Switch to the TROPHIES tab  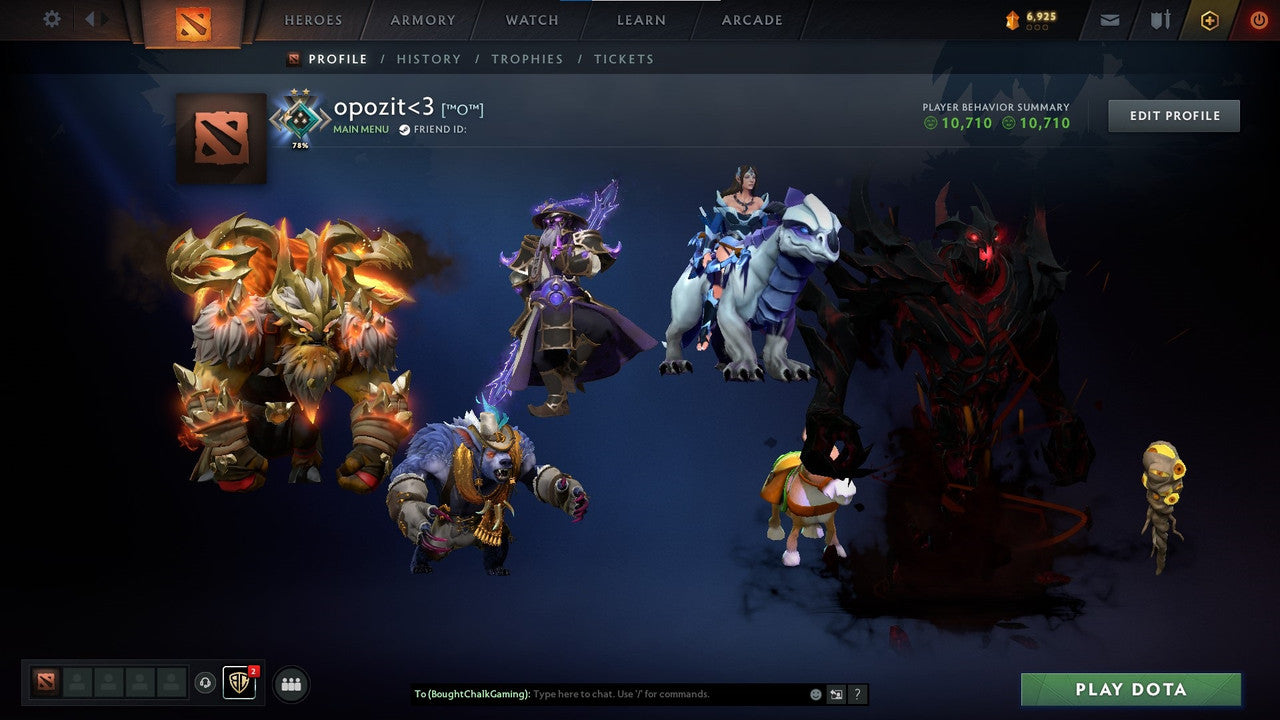[527, 59]
